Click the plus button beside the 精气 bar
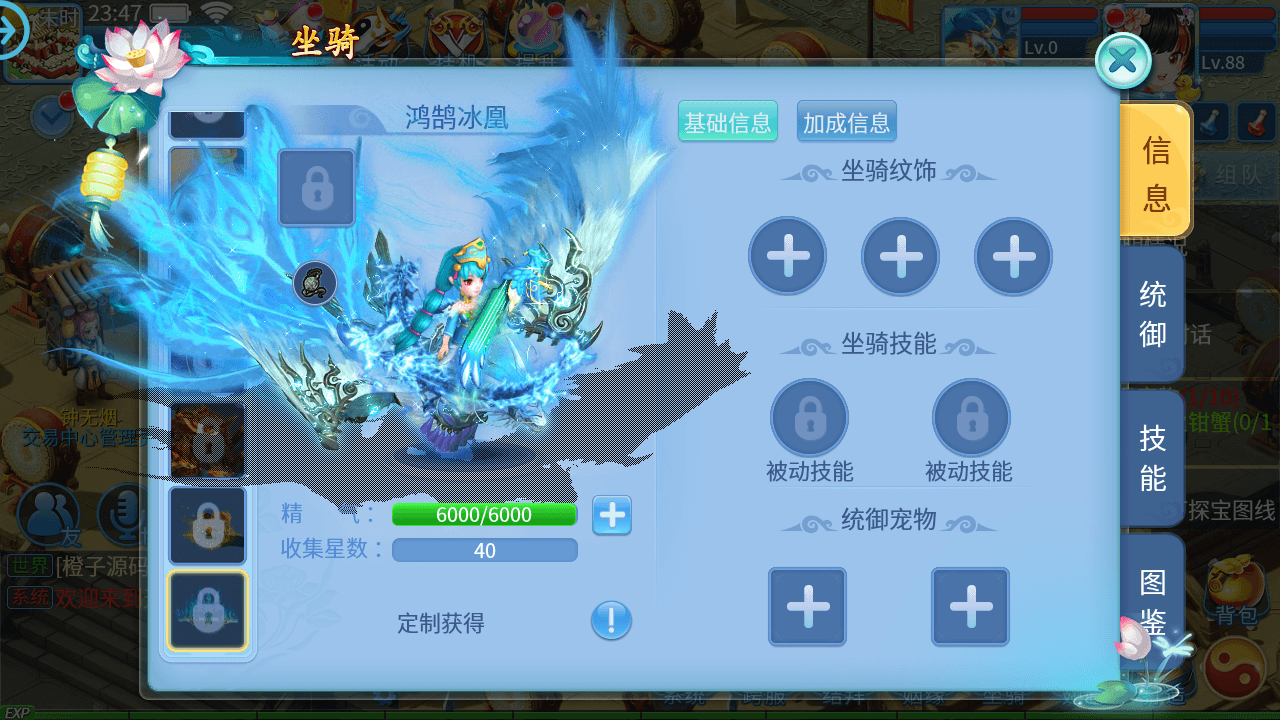1280x720 pixels. click(x=611, y=515)
